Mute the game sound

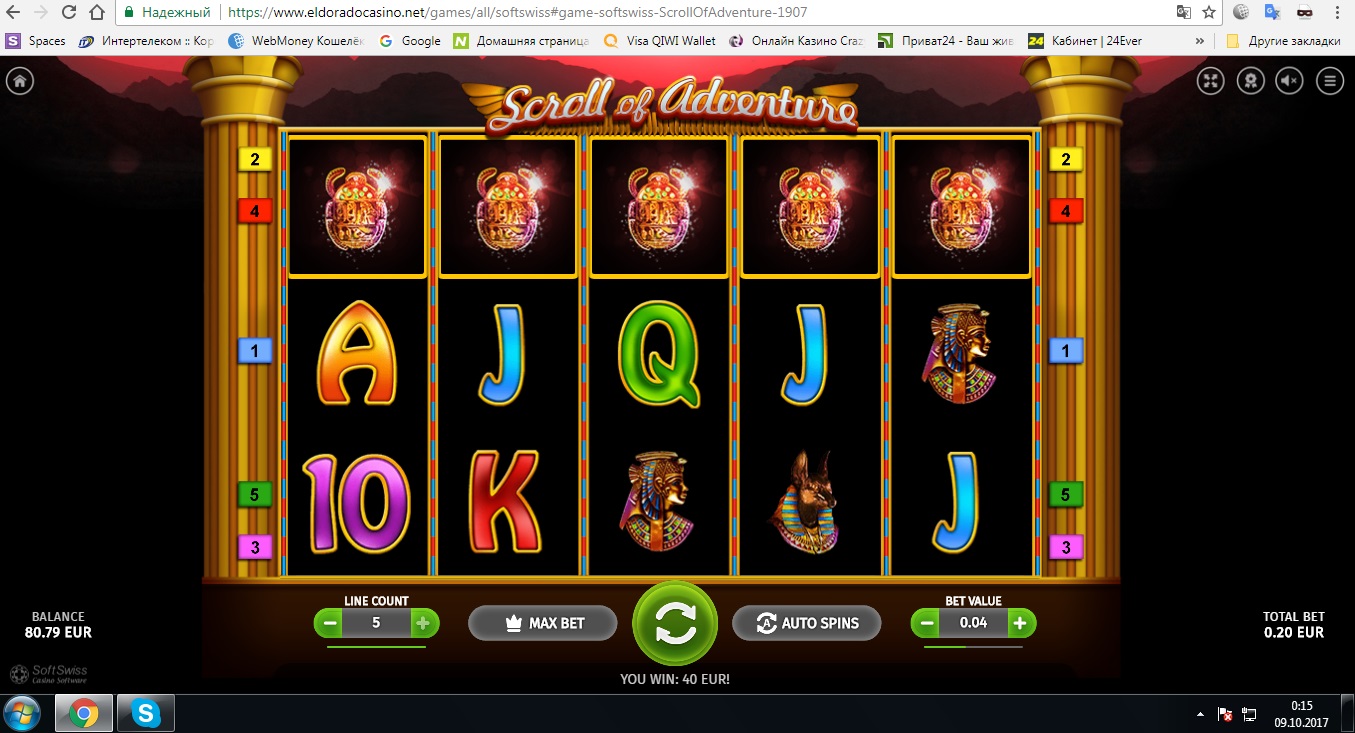point(1289,81)
